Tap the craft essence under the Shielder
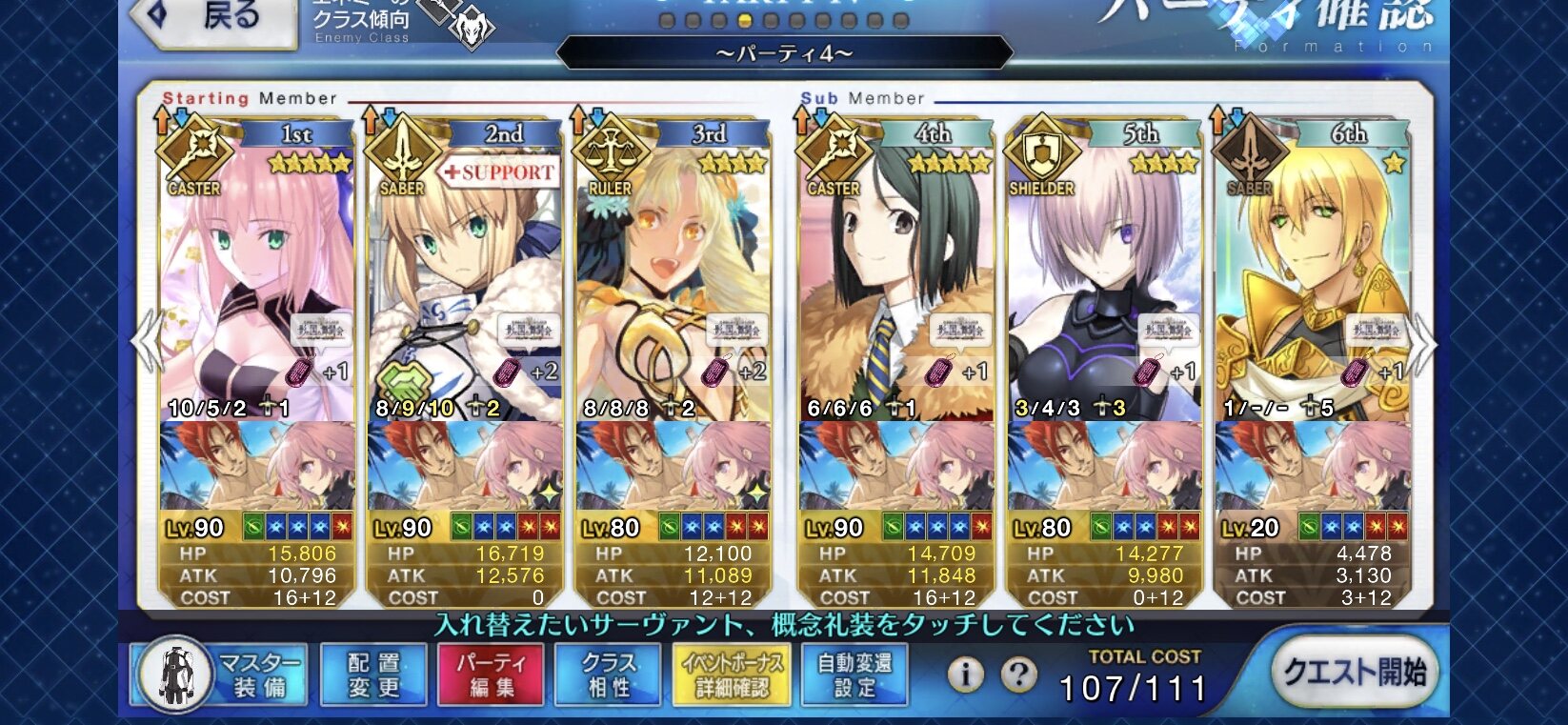This screenshot has width=1568, height=725. [1104, 467]
